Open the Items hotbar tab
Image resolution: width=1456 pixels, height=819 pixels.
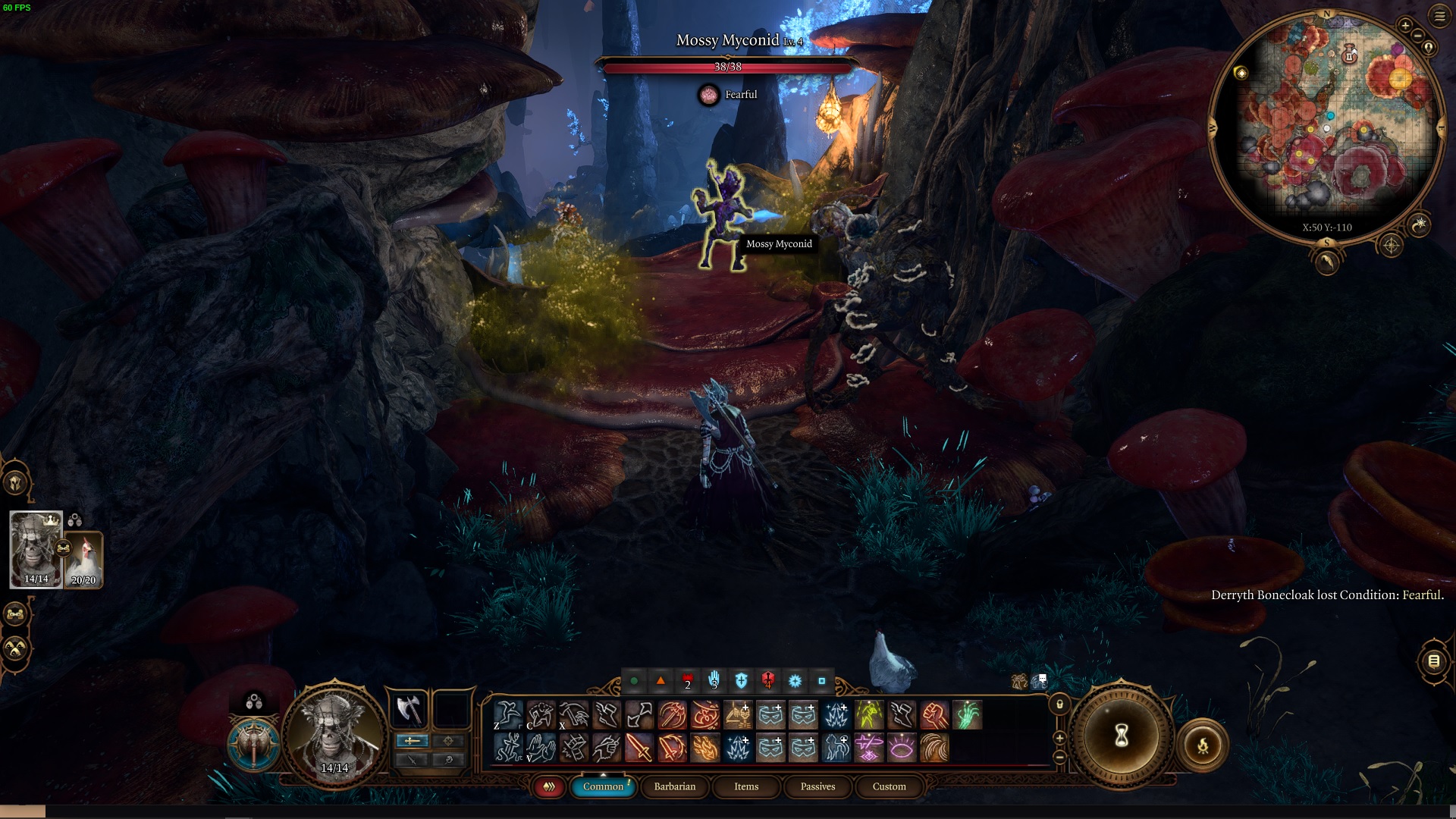(746, 786)
